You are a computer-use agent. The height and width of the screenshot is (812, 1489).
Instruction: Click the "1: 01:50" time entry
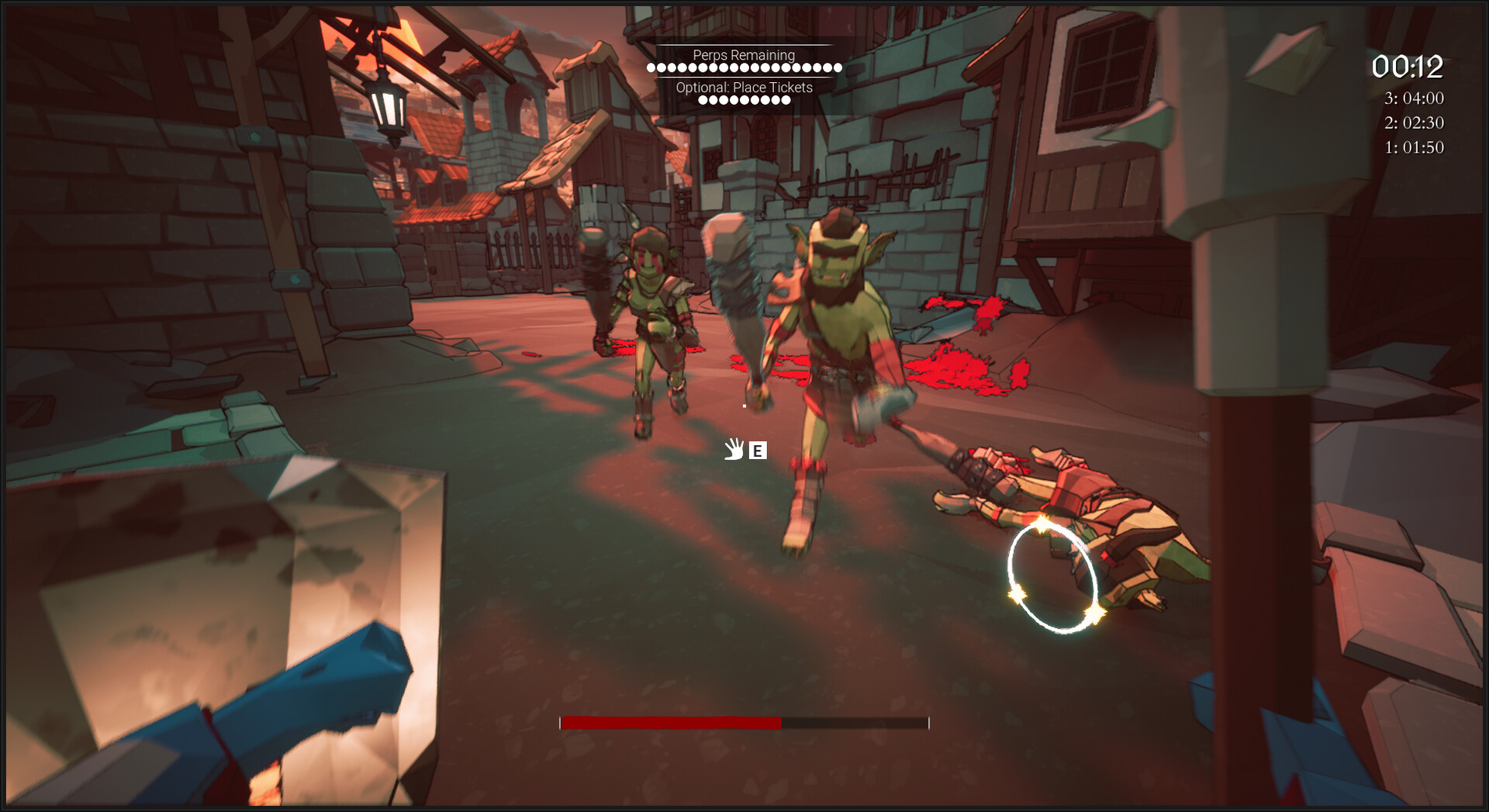pyautogui.click(x=1415, y=148)
